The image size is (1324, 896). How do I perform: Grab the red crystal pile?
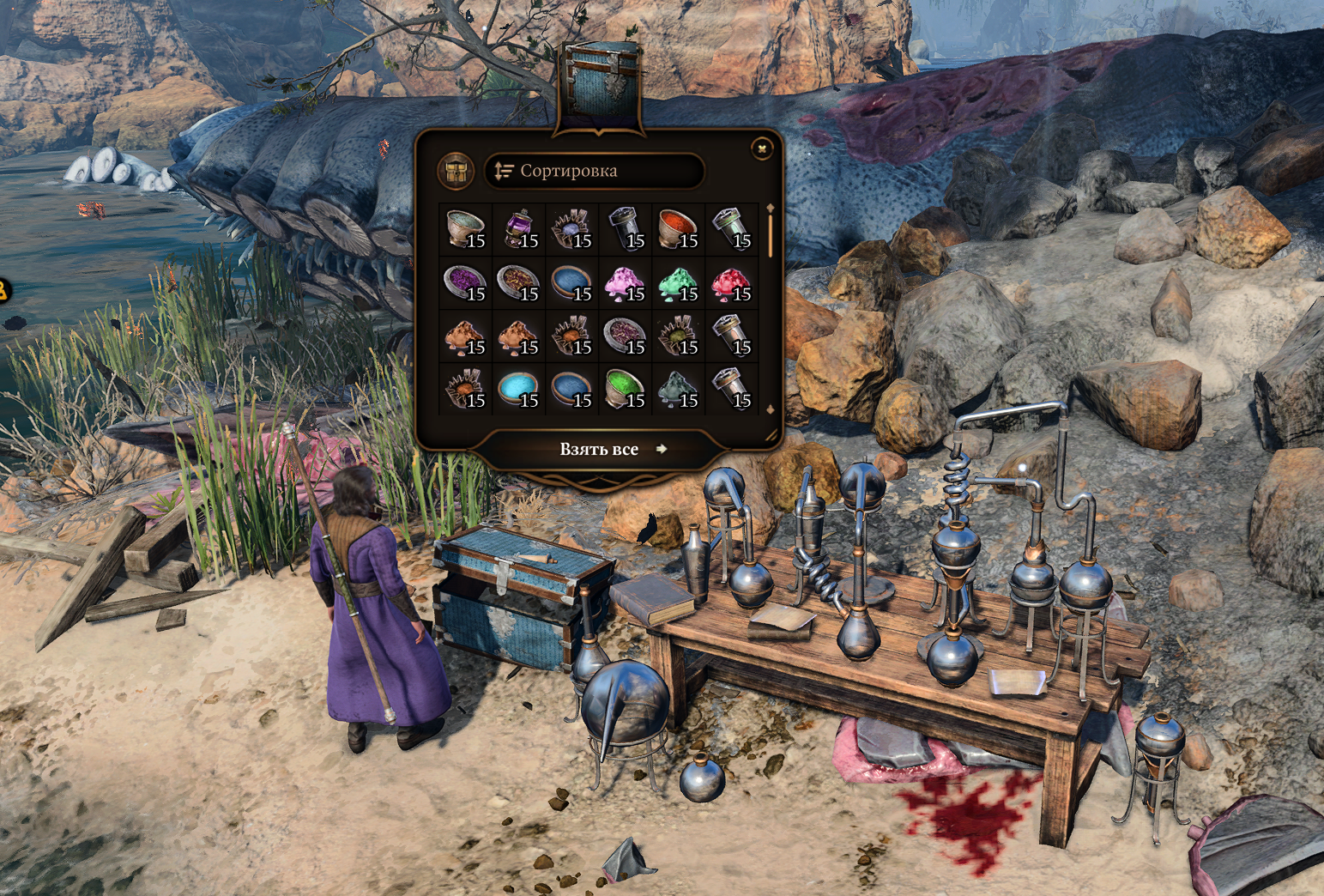tap(731, 283)
